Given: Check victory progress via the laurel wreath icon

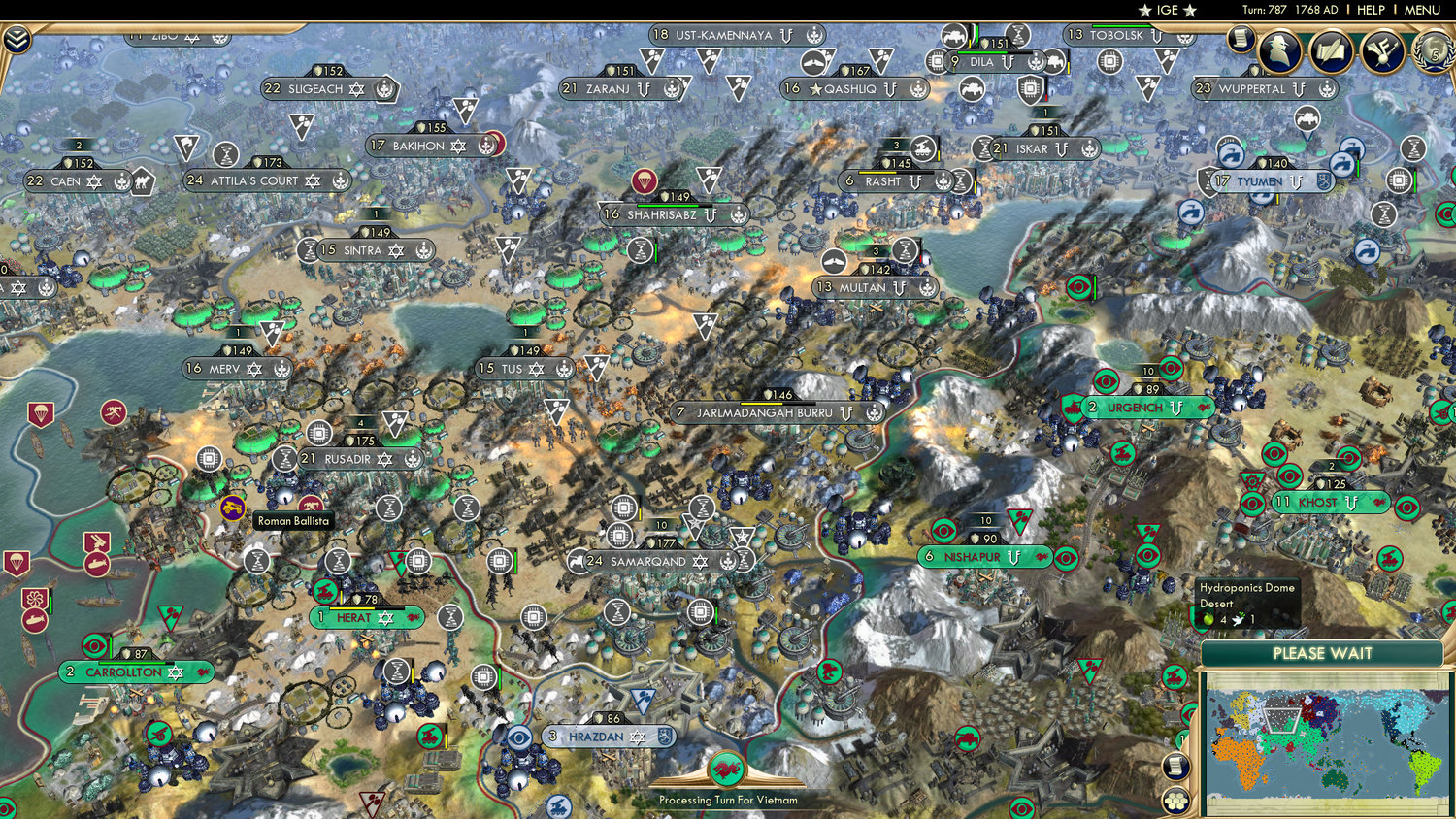Looking at the screenshot, I should tap(1432, 51).
